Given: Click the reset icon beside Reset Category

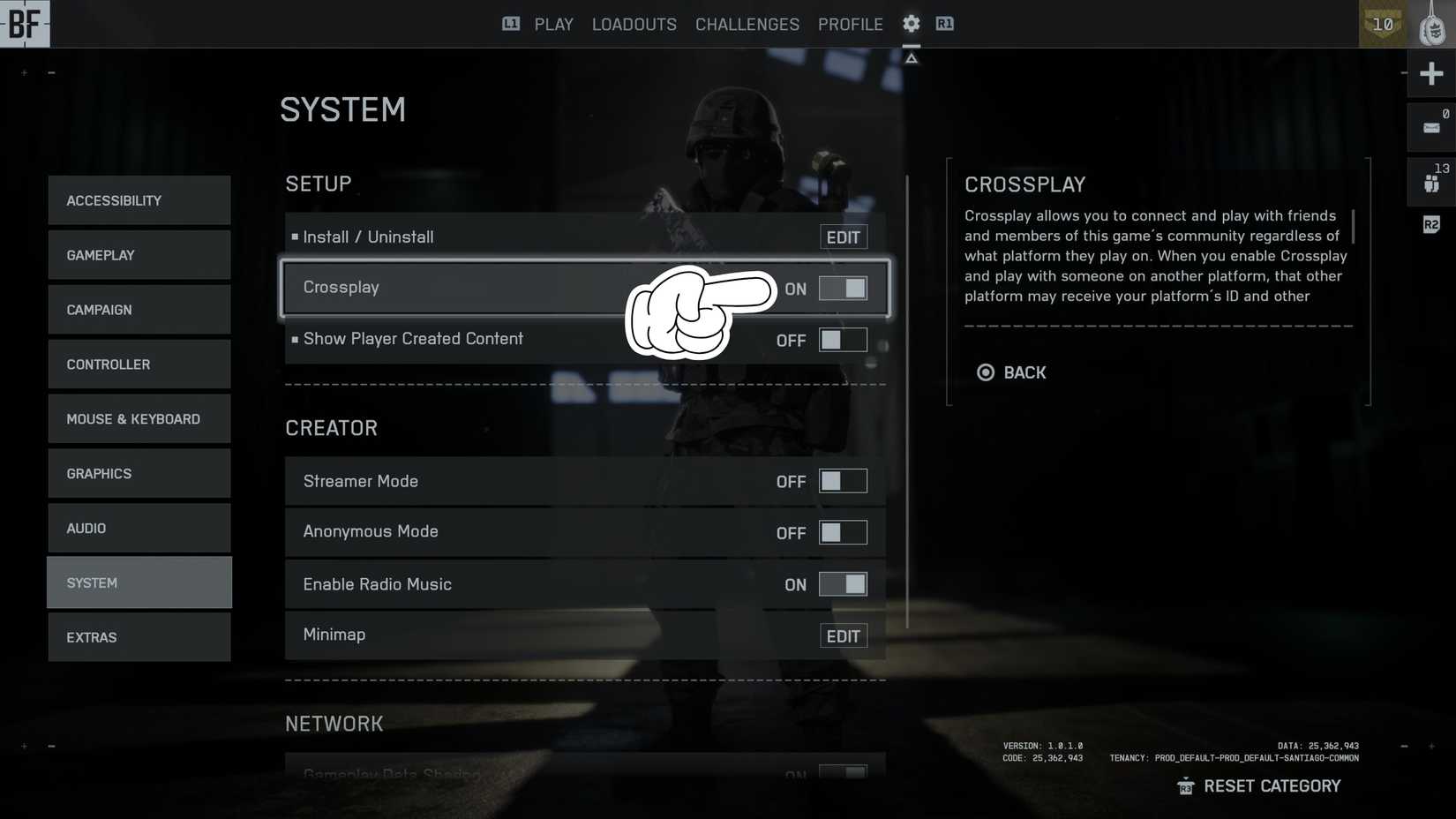Looking at the screenshot, I should coord(1185,785).
